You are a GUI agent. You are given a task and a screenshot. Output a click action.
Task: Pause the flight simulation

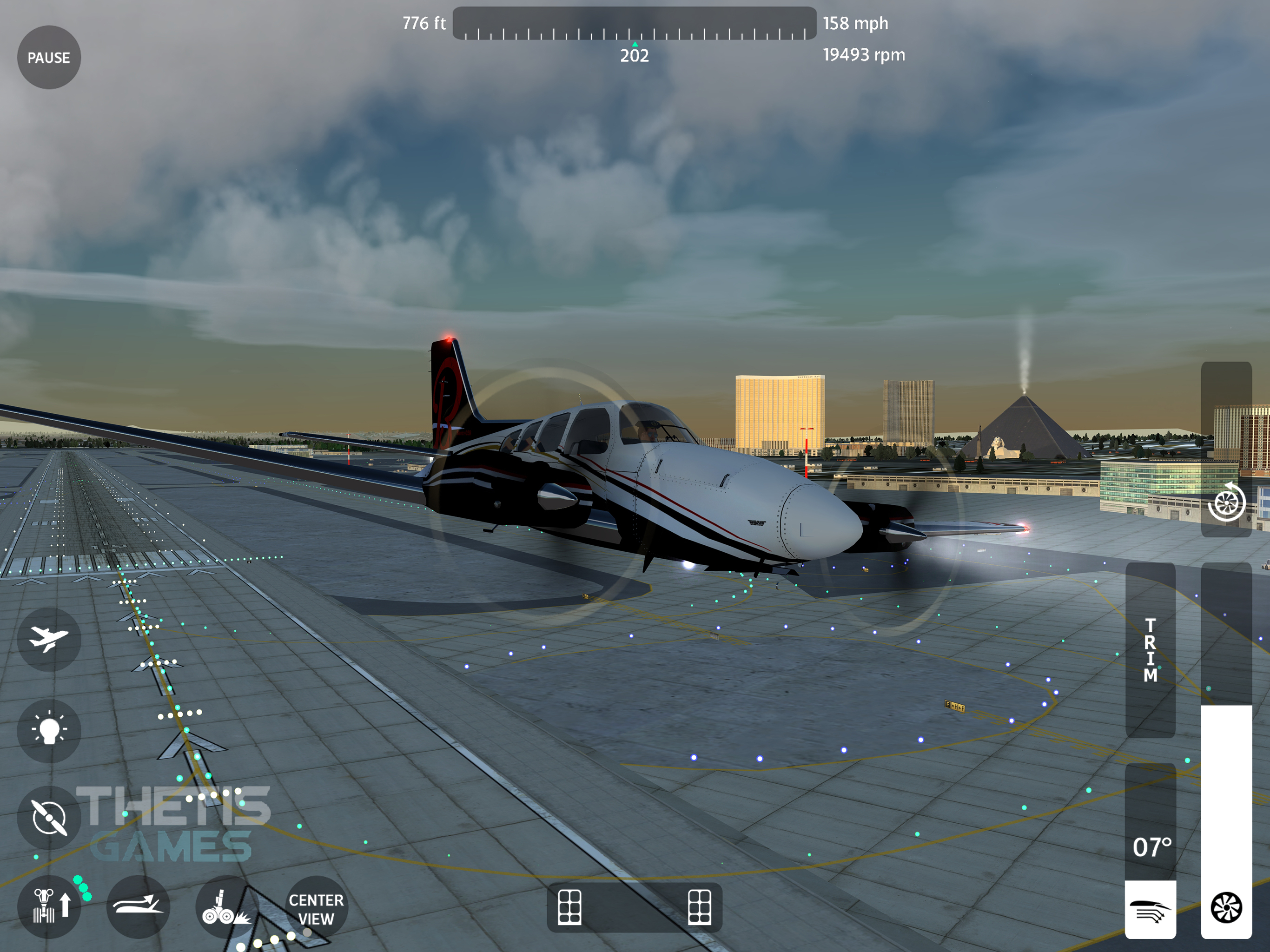coord(49,58)
